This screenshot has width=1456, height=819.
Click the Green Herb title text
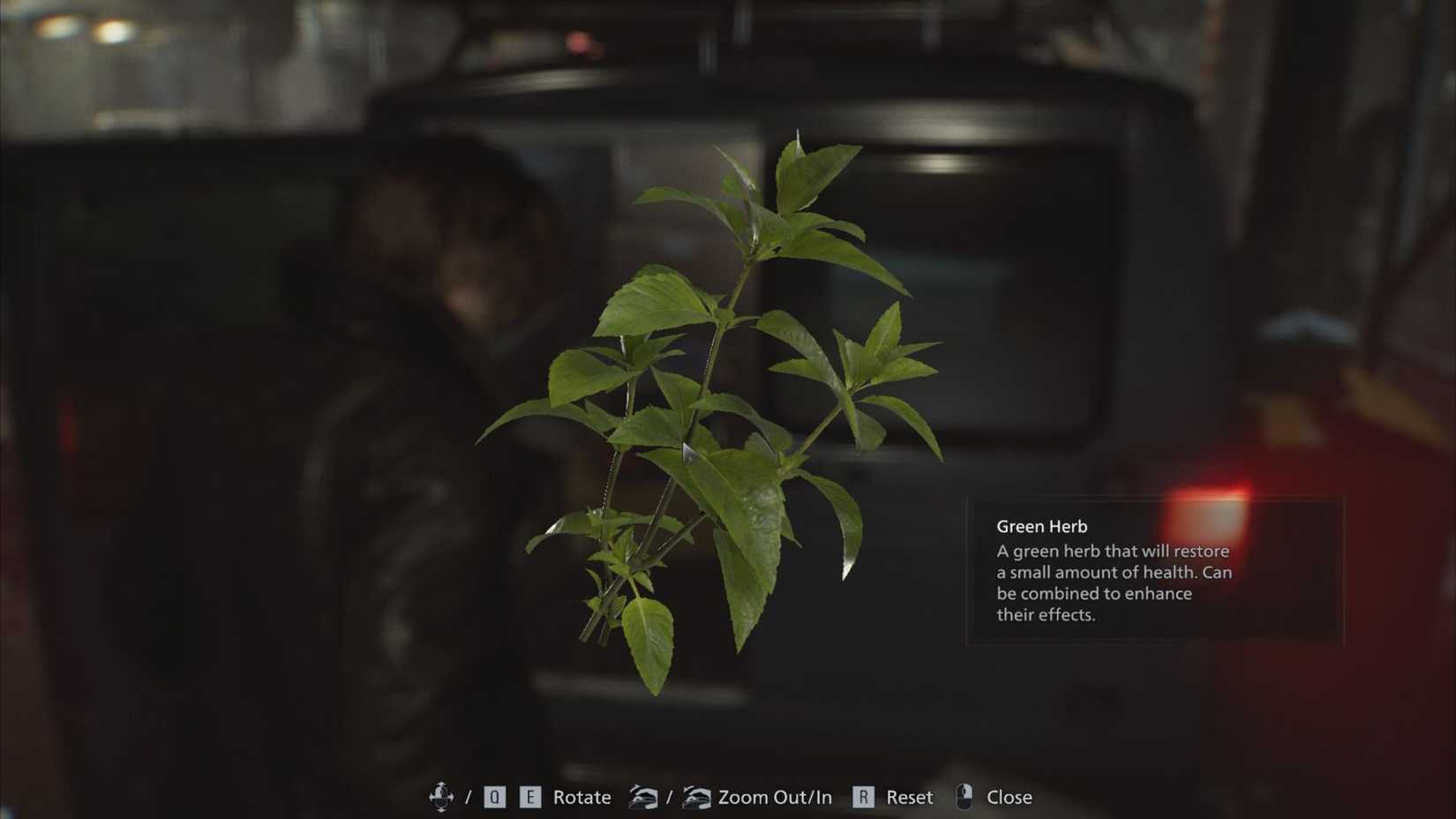click(1042, 526)
